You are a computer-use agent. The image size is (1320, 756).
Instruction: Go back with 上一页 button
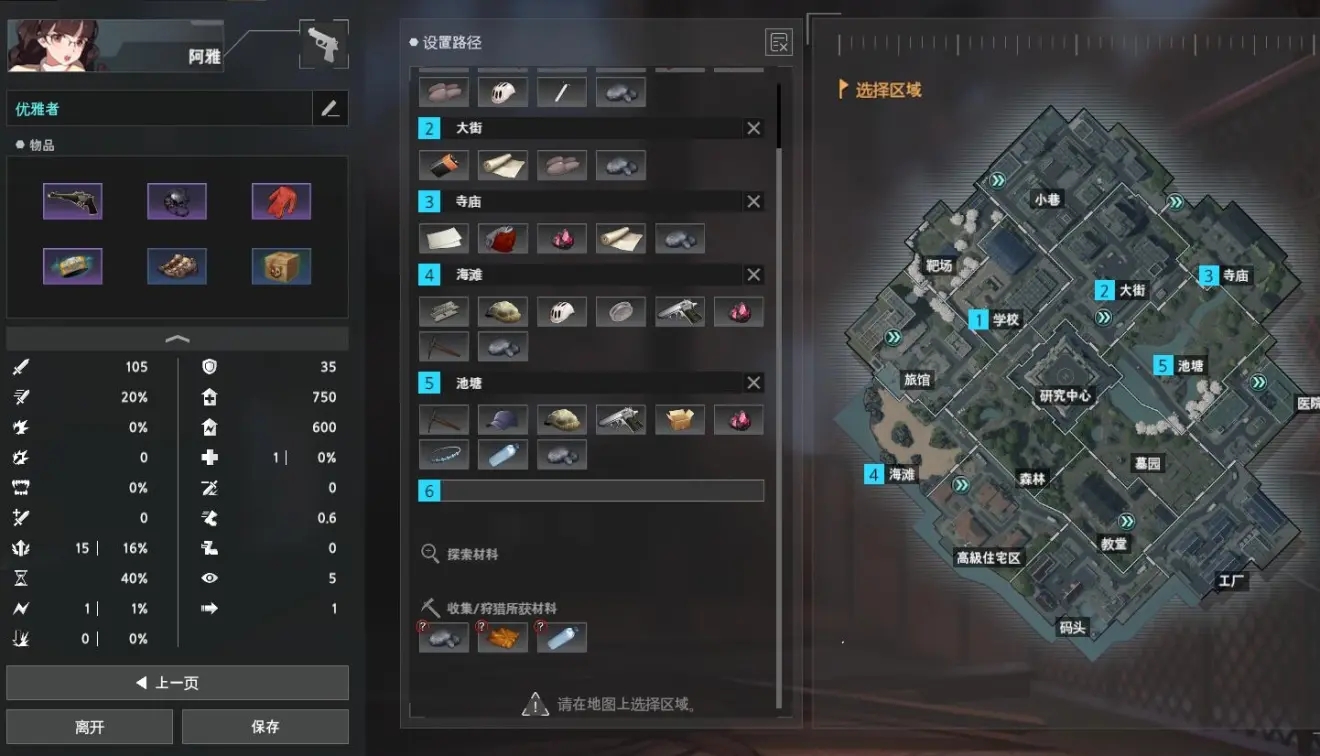[x=177, y=683]
